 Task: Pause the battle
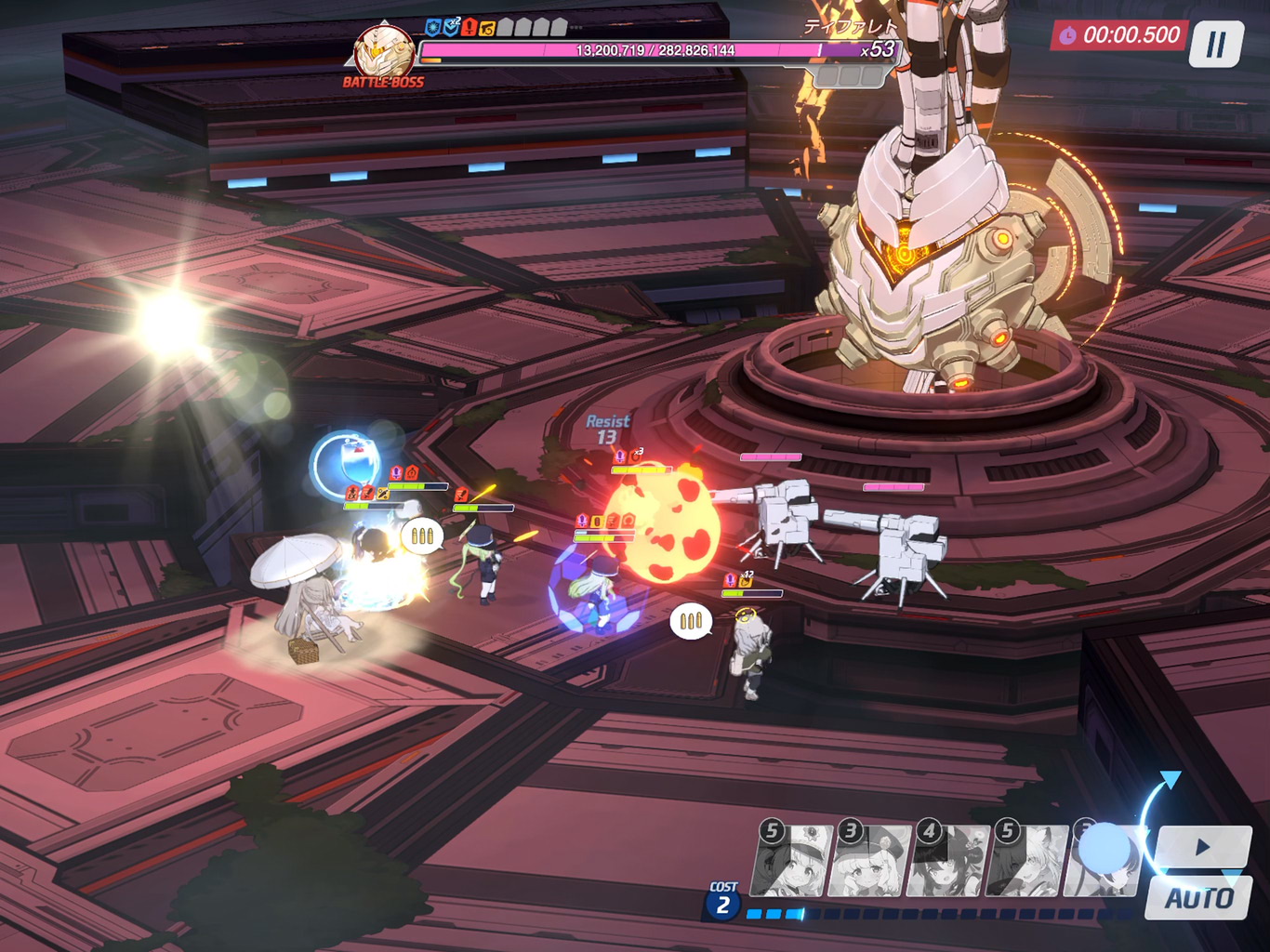click(1215, 44)
